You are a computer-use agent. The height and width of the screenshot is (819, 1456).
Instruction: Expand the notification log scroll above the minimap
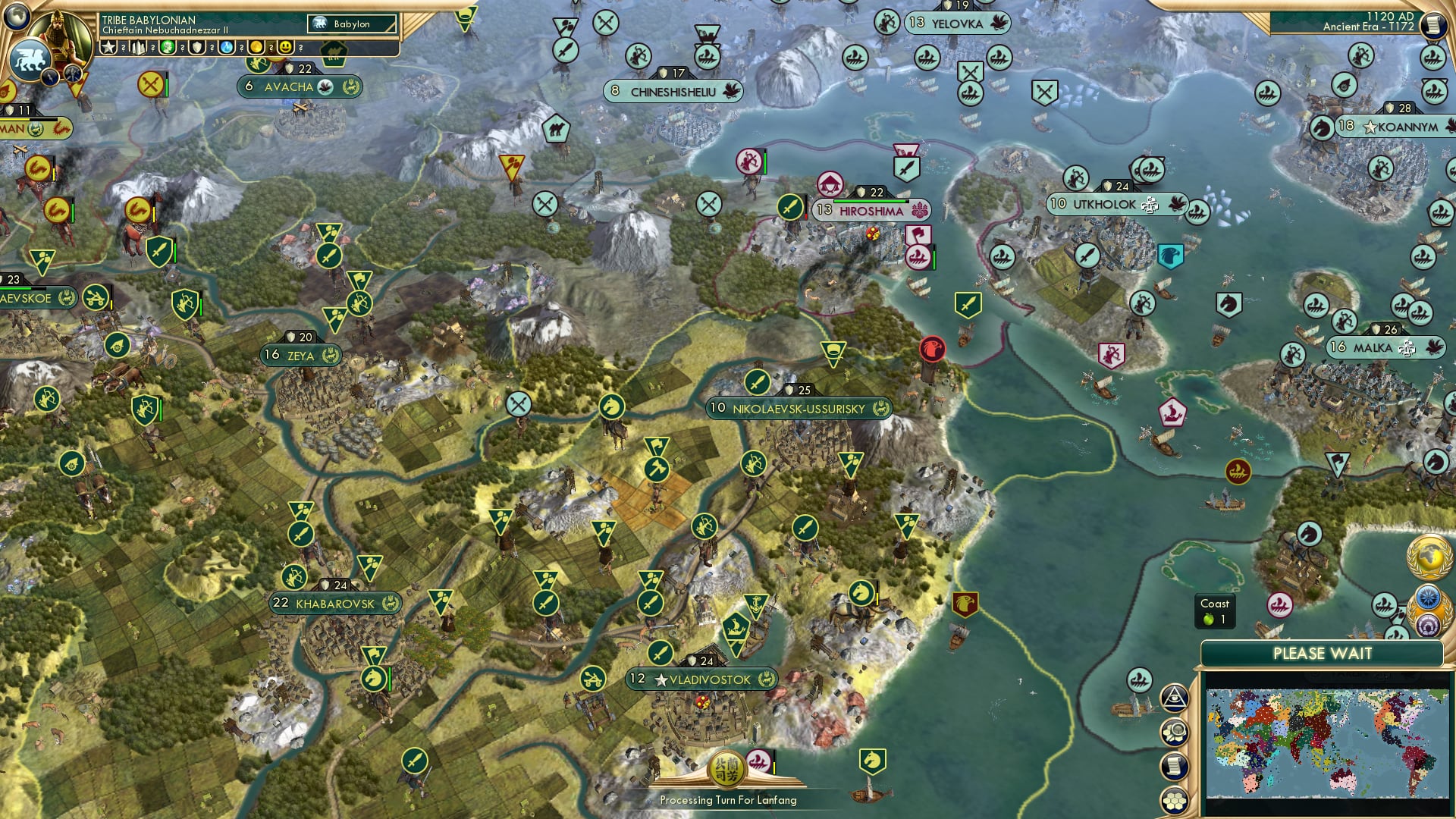1175,766
